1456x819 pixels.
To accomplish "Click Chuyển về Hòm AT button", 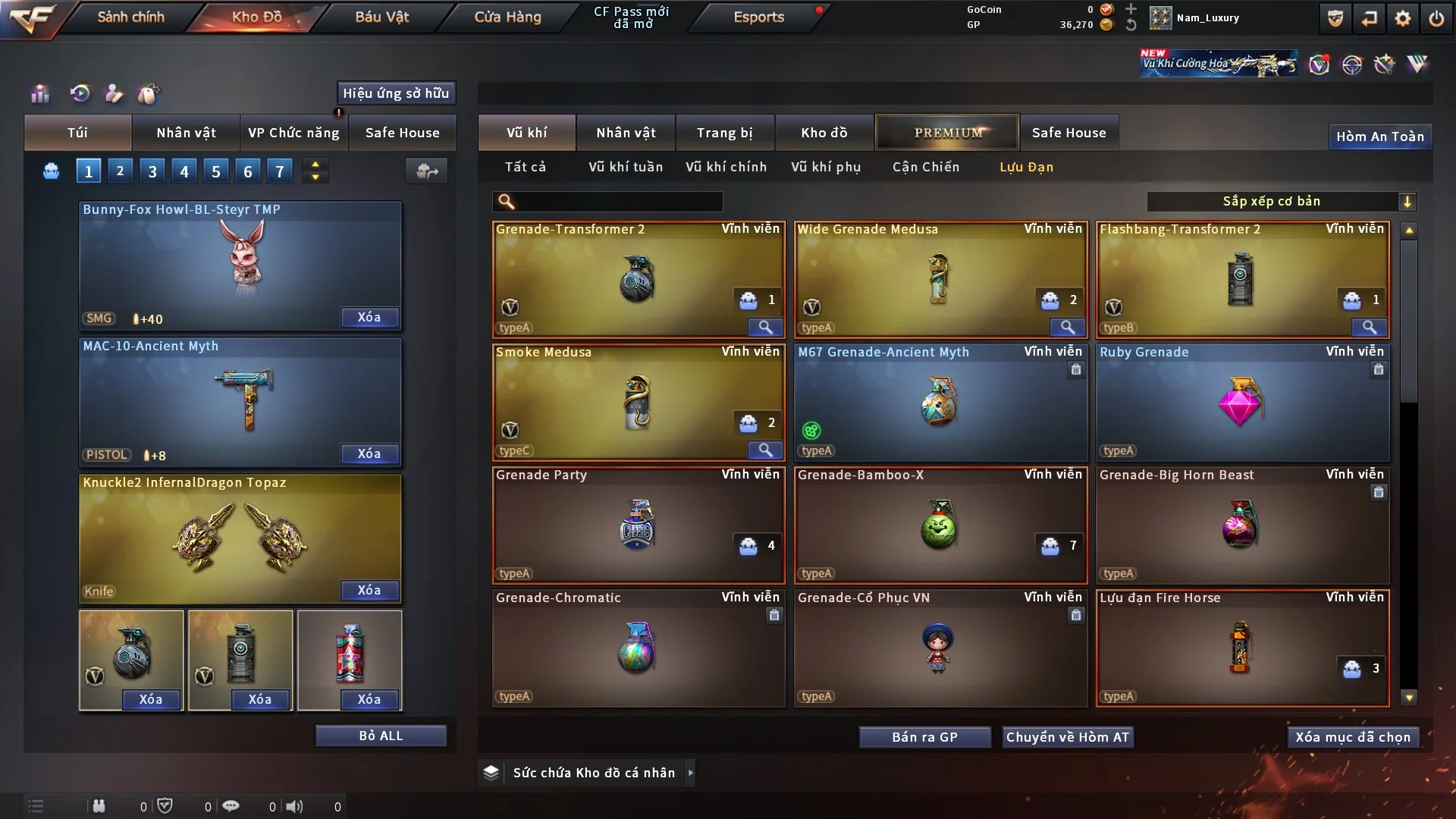I will pos(1067,737).
